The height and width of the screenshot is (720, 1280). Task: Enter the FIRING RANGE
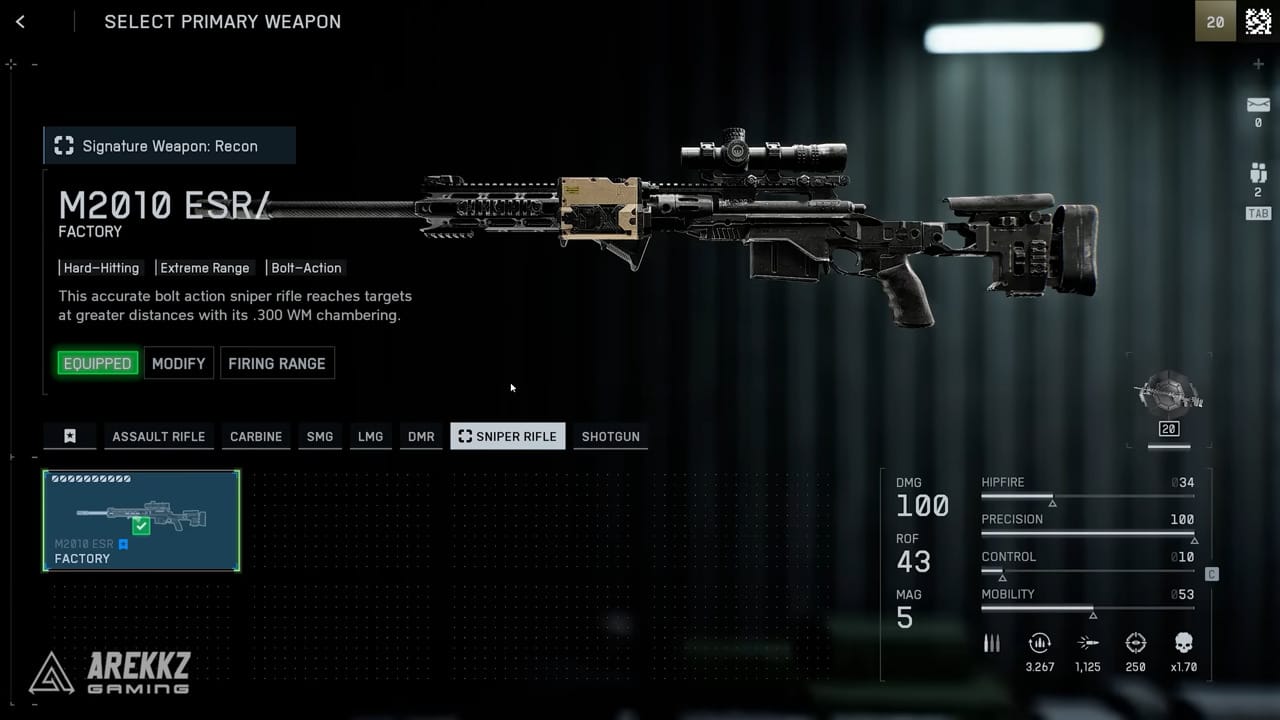(277, 363)
